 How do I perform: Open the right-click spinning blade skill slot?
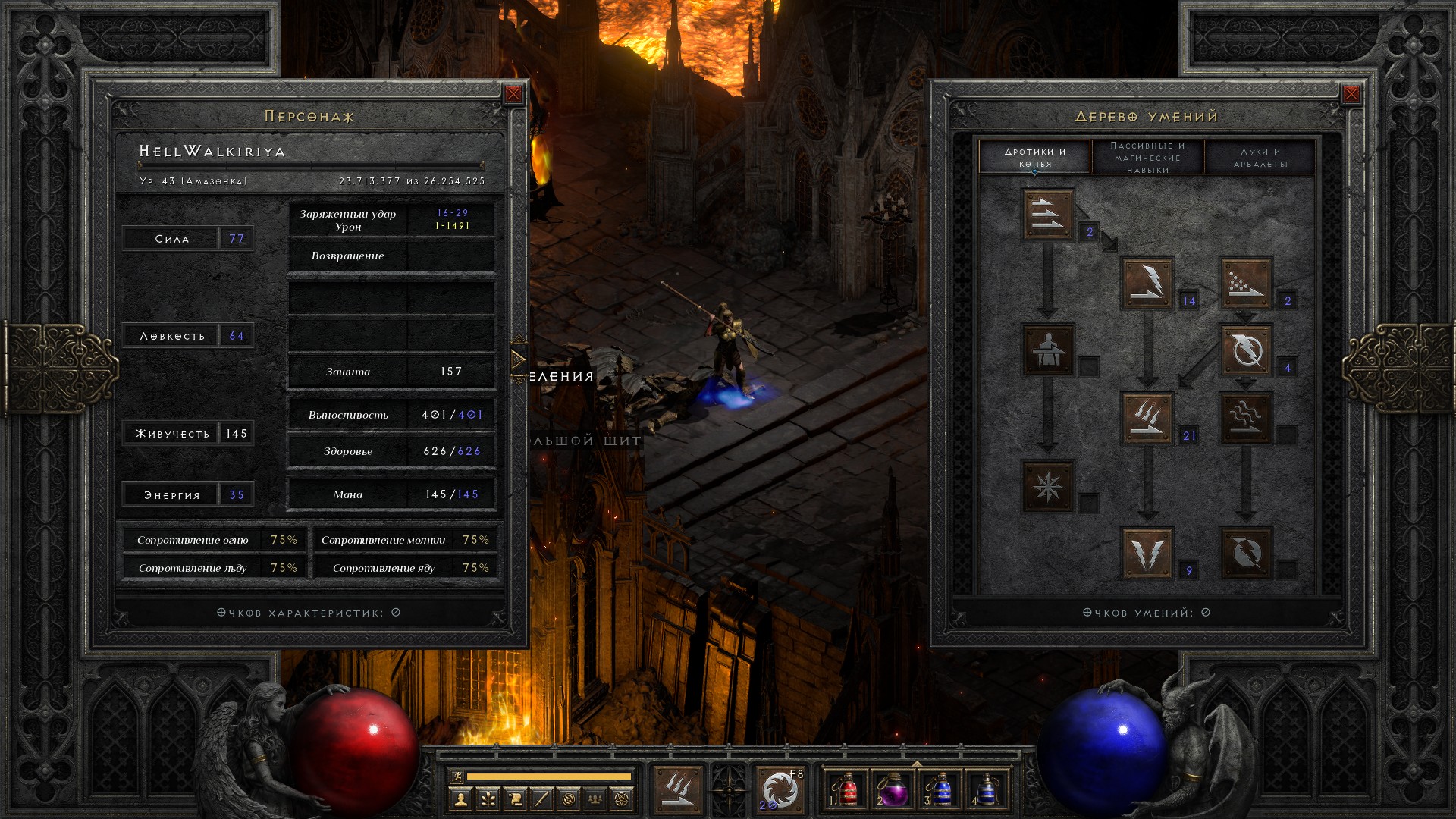point(780,789)
